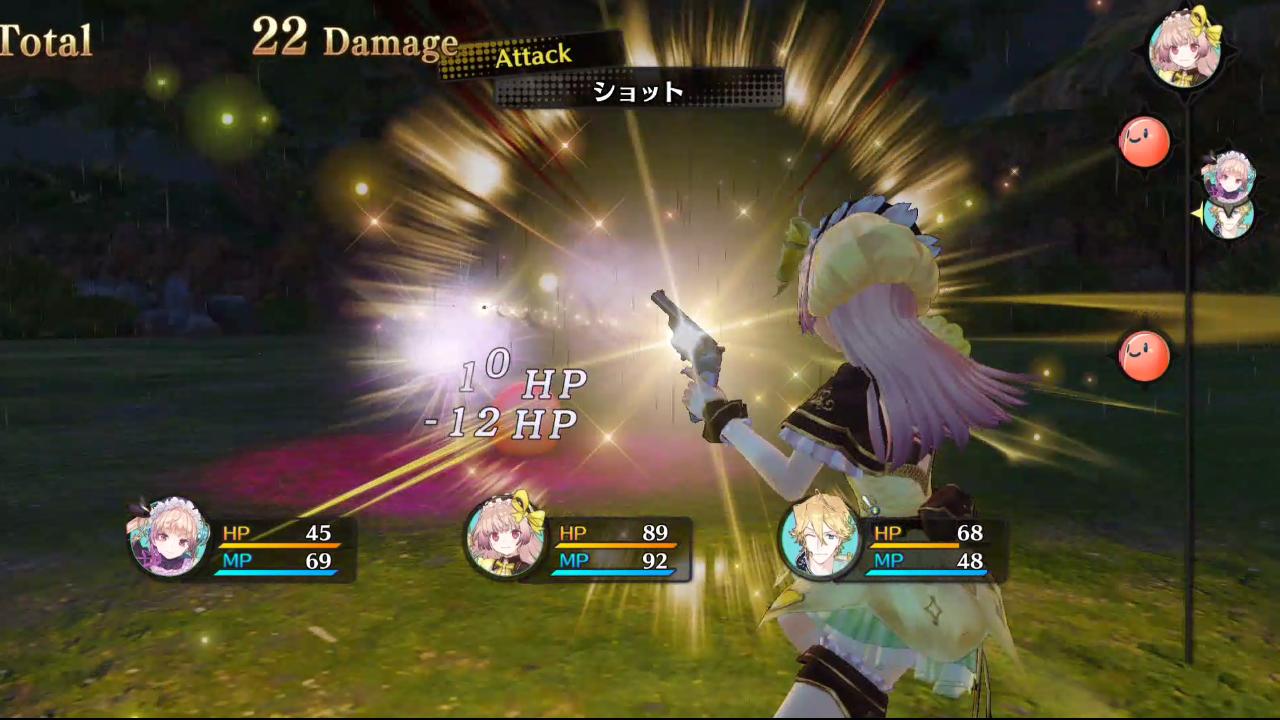The width and height of the screenshot is (1280, 720).
Task: Choose the blond boy's party portrait
Action: tap(820, 538)
